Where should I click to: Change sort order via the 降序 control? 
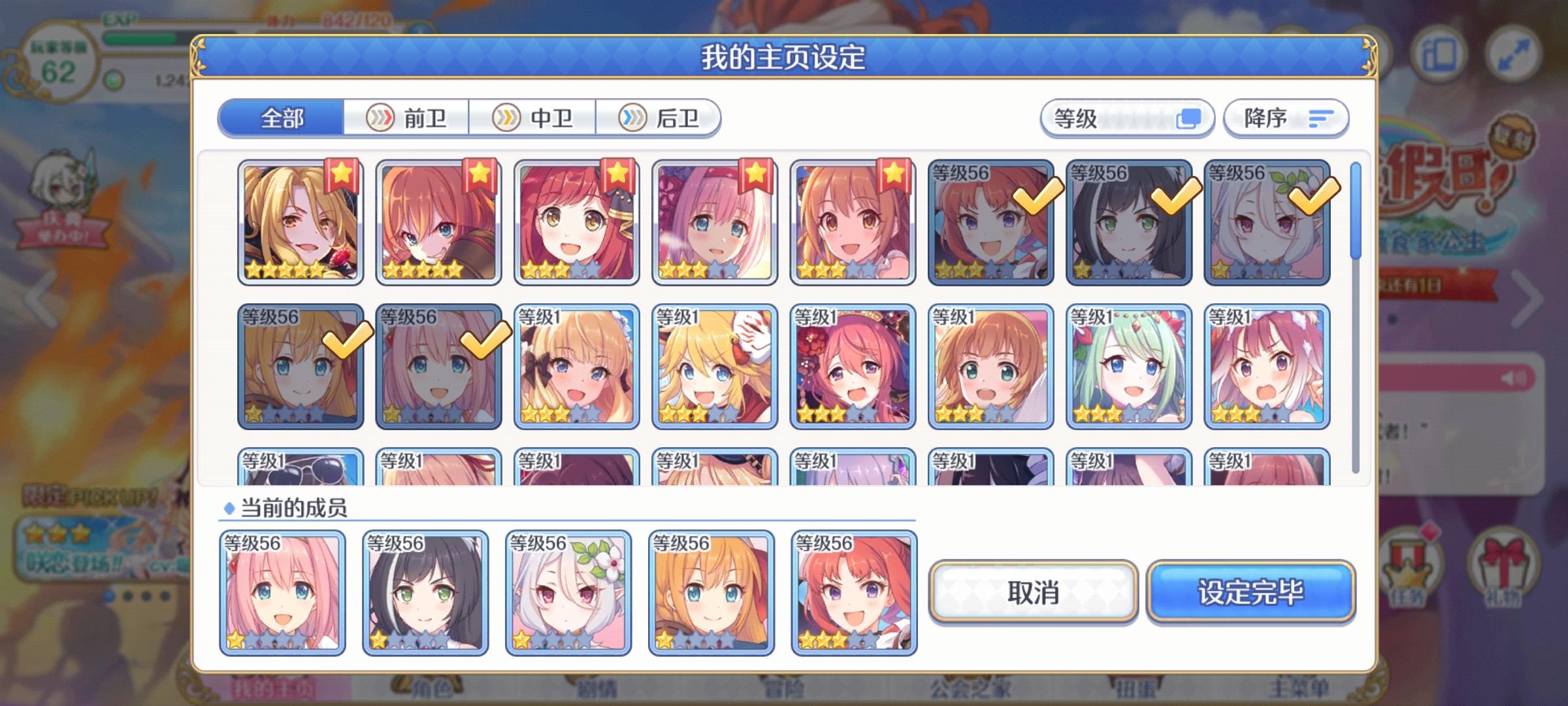(1284, 118)
